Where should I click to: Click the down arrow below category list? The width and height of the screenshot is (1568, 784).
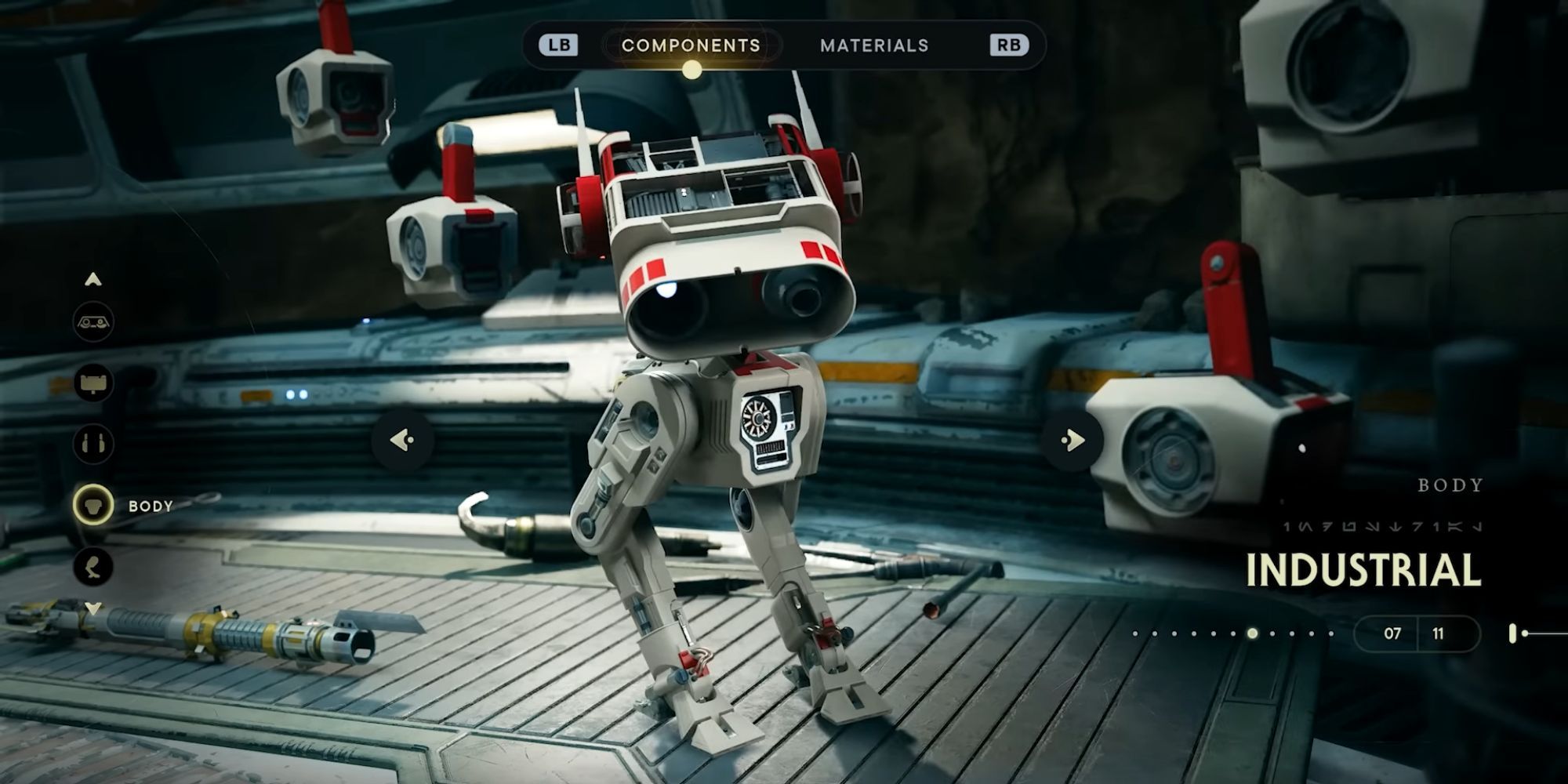point(91,608)
